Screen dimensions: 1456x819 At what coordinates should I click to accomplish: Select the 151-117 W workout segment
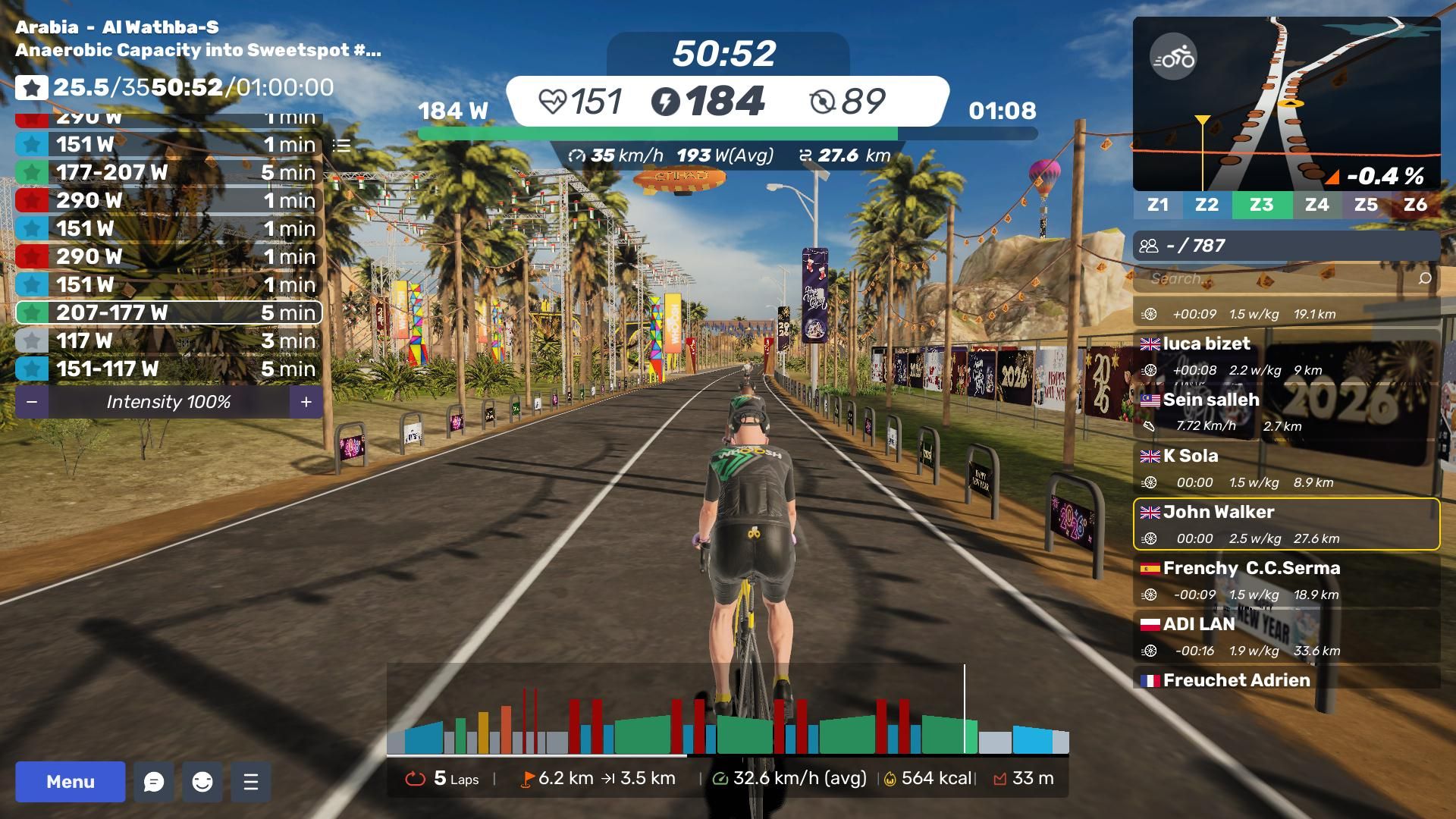pos(168,369)
